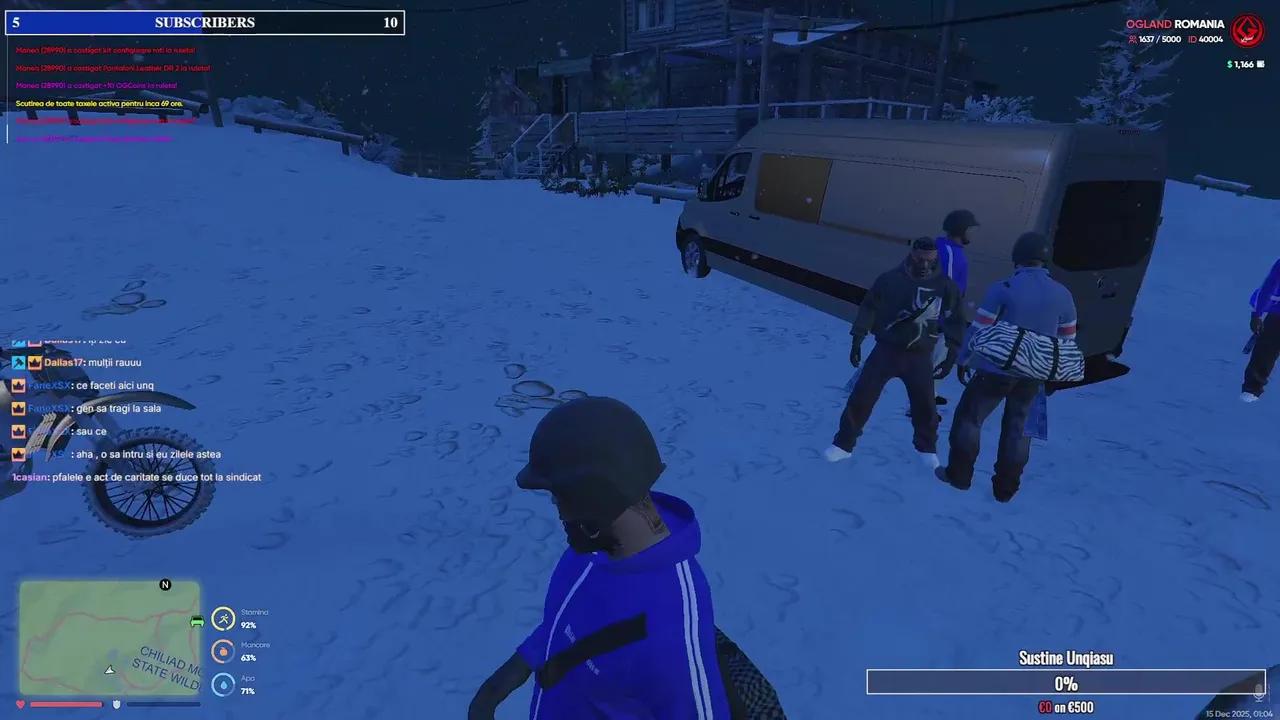Select Icasian's chat message about sindicat
1280x720 pixels.
137,477
